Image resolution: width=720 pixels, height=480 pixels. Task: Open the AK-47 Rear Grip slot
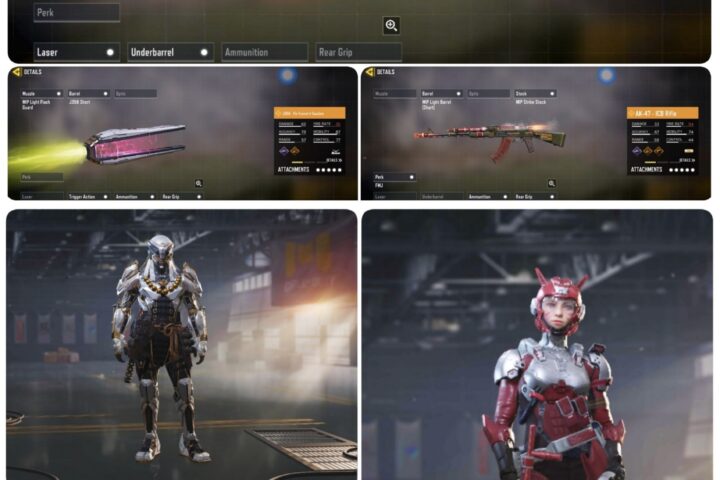click(534, 196)
